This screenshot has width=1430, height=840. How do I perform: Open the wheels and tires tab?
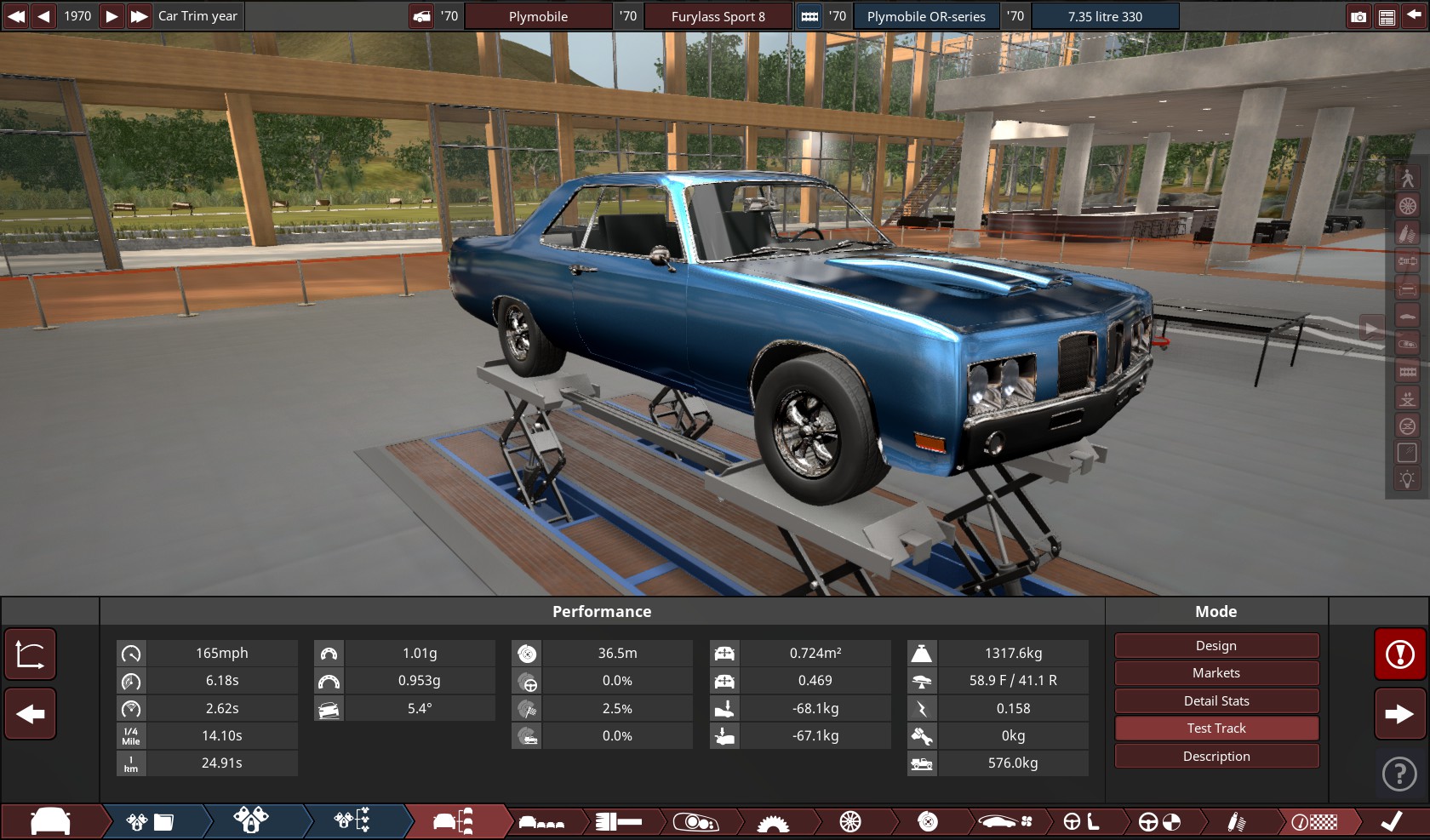pyautogui.click(x=850, y=821)
